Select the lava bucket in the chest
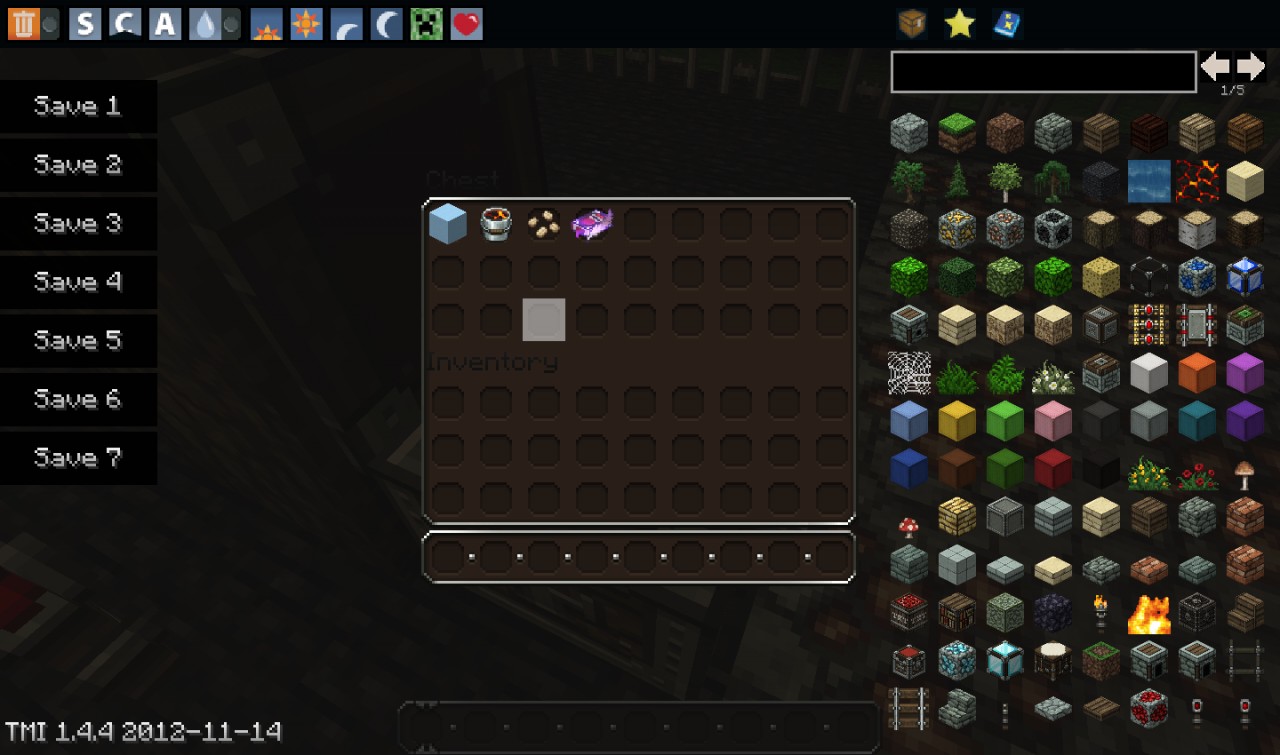The height and width of the screenshot is (755, 1280). coord(496,224)
